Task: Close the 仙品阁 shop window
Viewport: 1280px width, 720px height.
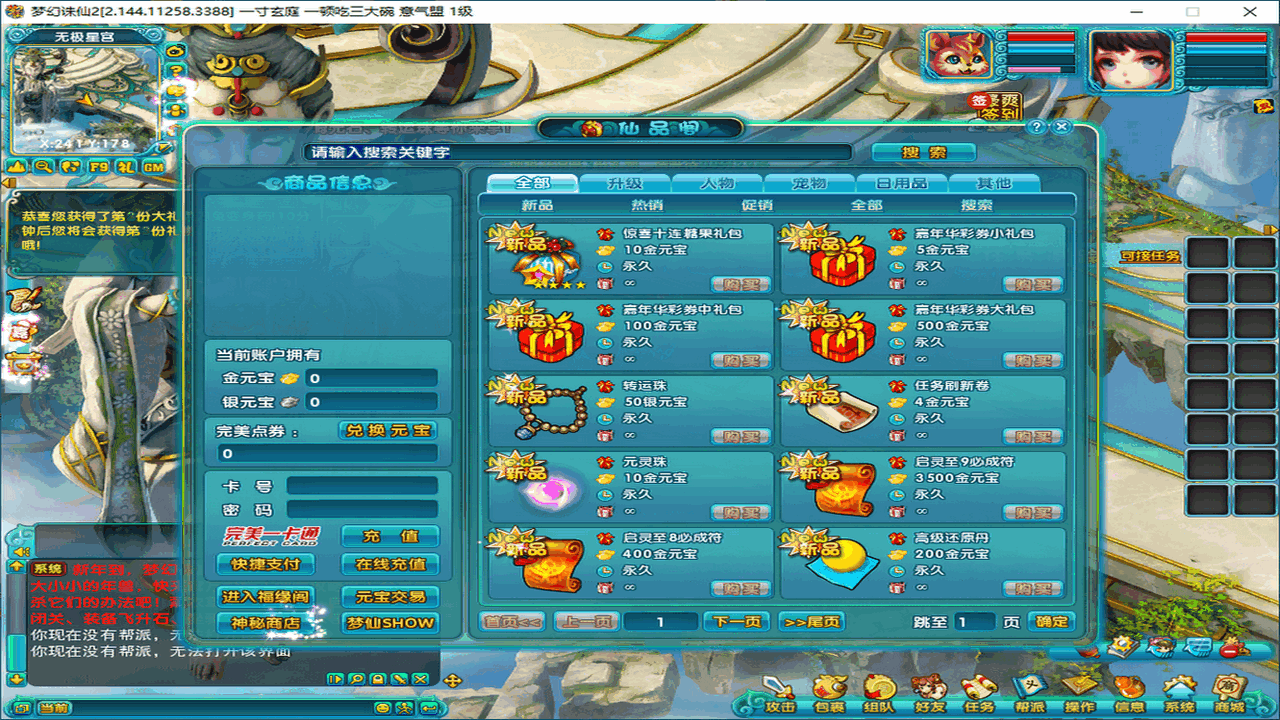Action: click(1062, 127)
